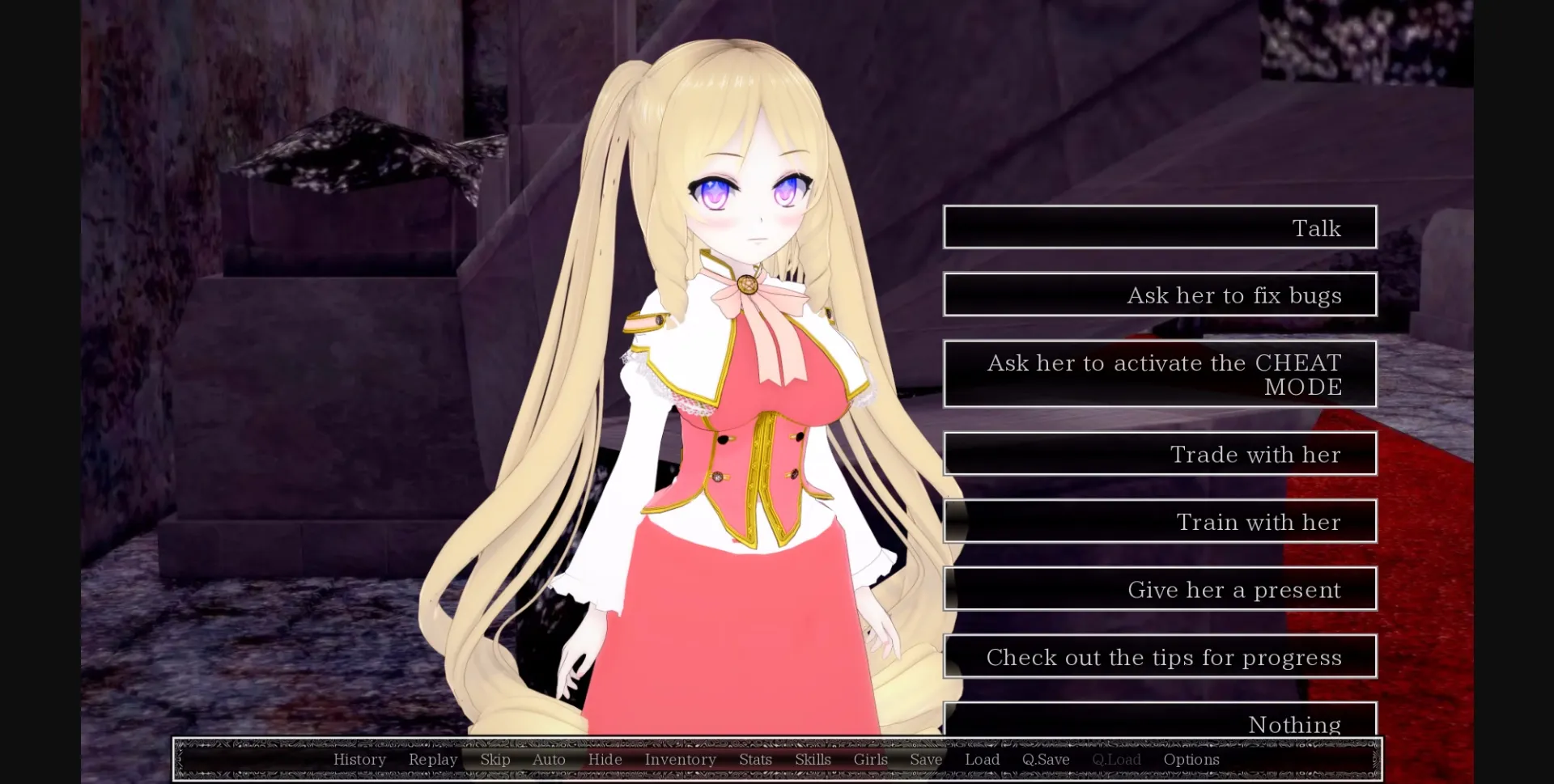Open the Load menu
1554x784 pixels.
coord(982,759)
